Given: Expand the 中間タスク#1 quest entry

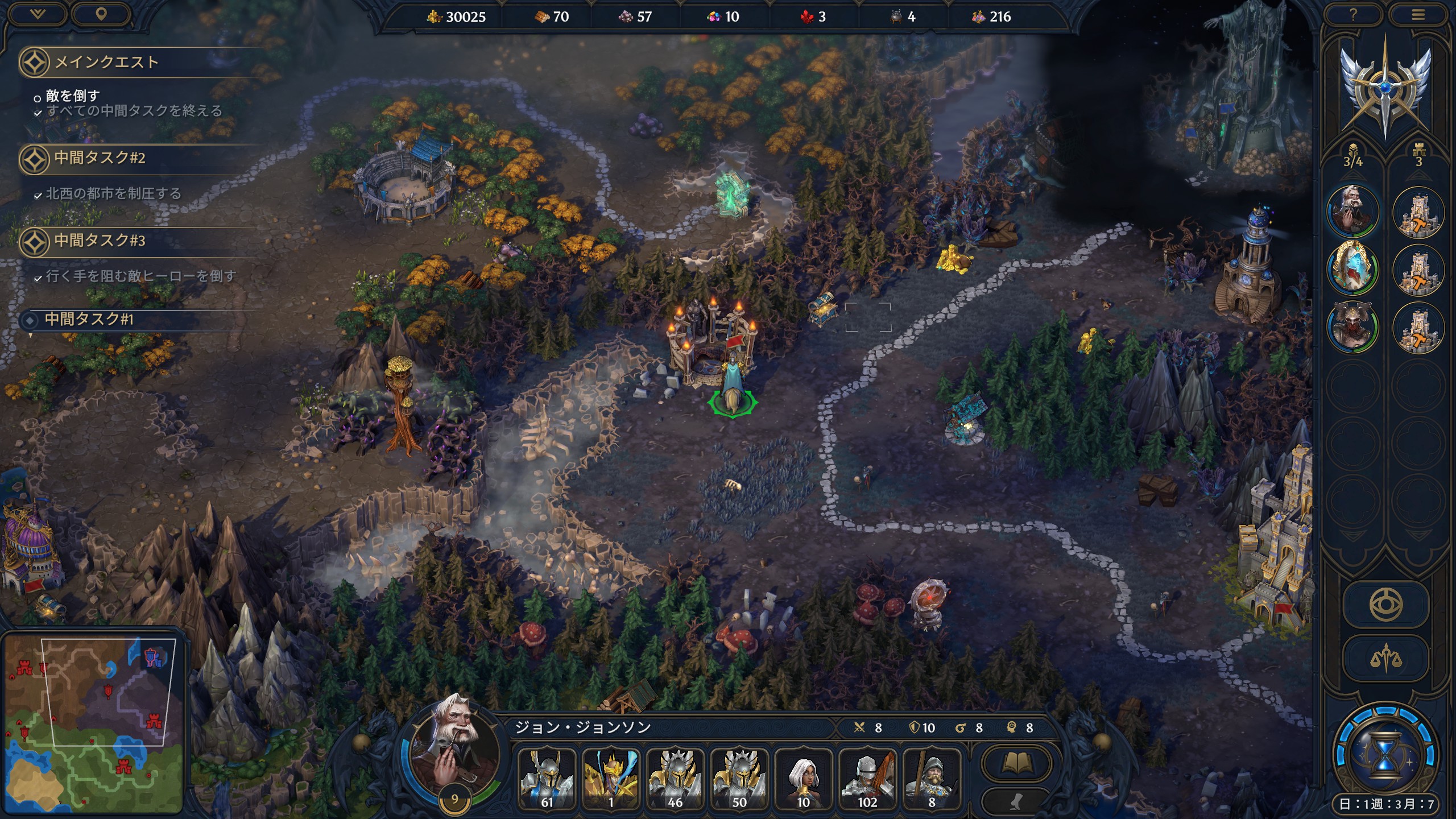Looking at the screenshot, I should [89, 320].
